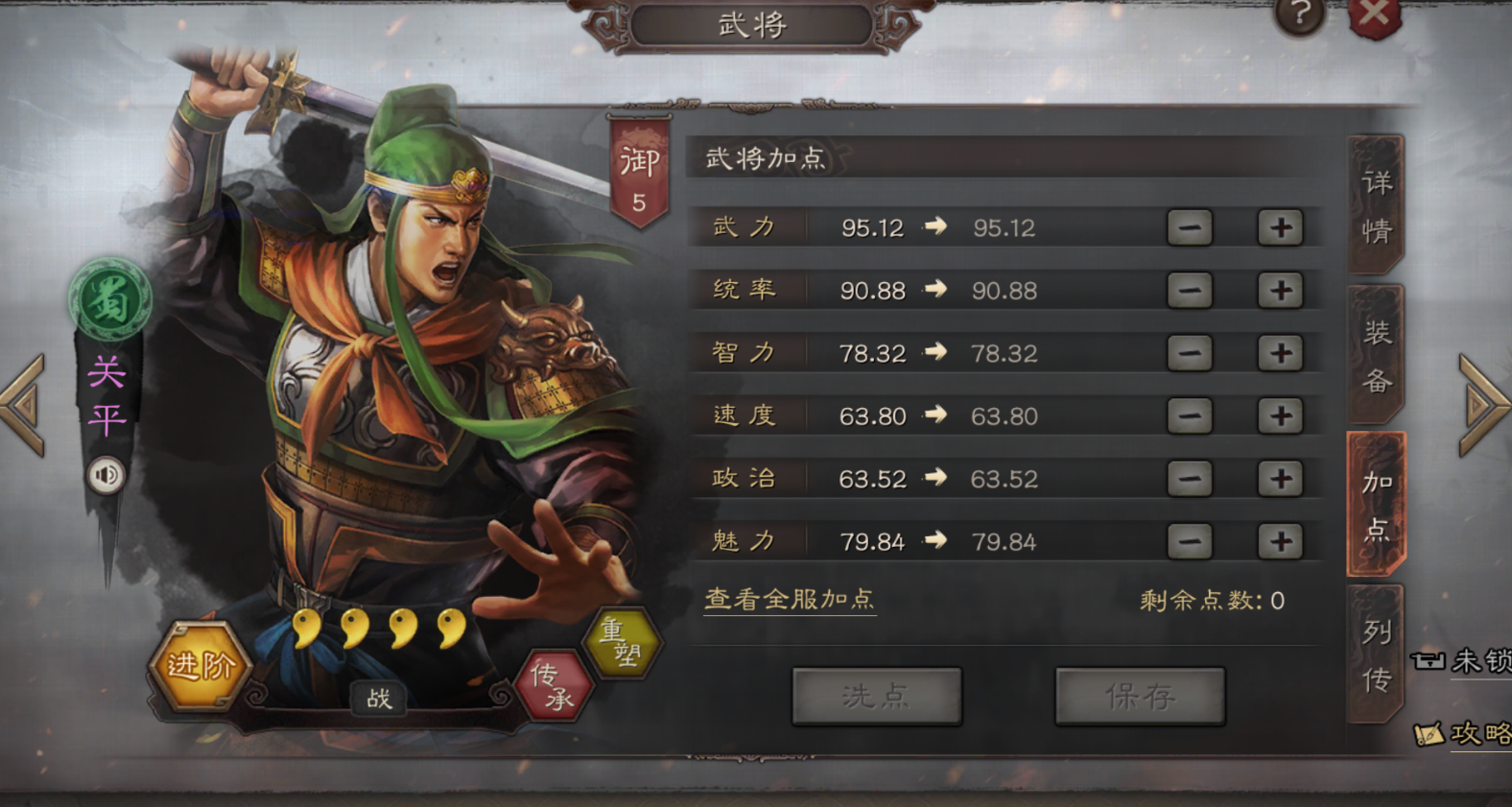Add a point to 速度
The height and width of the screenshot is (807, 1512).
pyautogui.click(x=1280, y=416)
